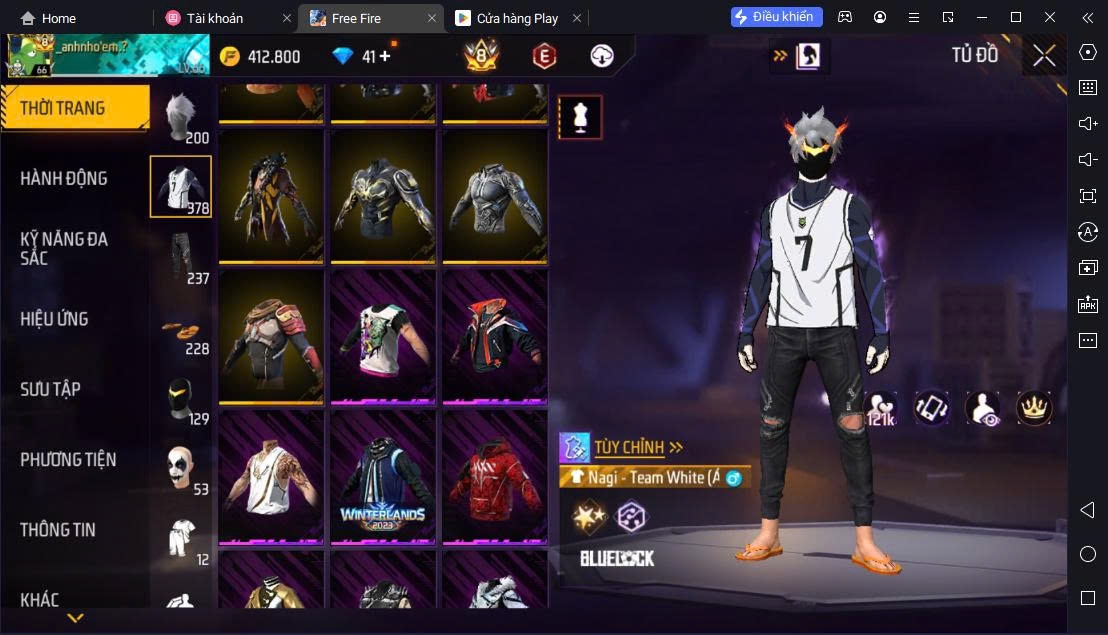Switch to the HÀNH ĐỘNG tab

tap(64, 179)
